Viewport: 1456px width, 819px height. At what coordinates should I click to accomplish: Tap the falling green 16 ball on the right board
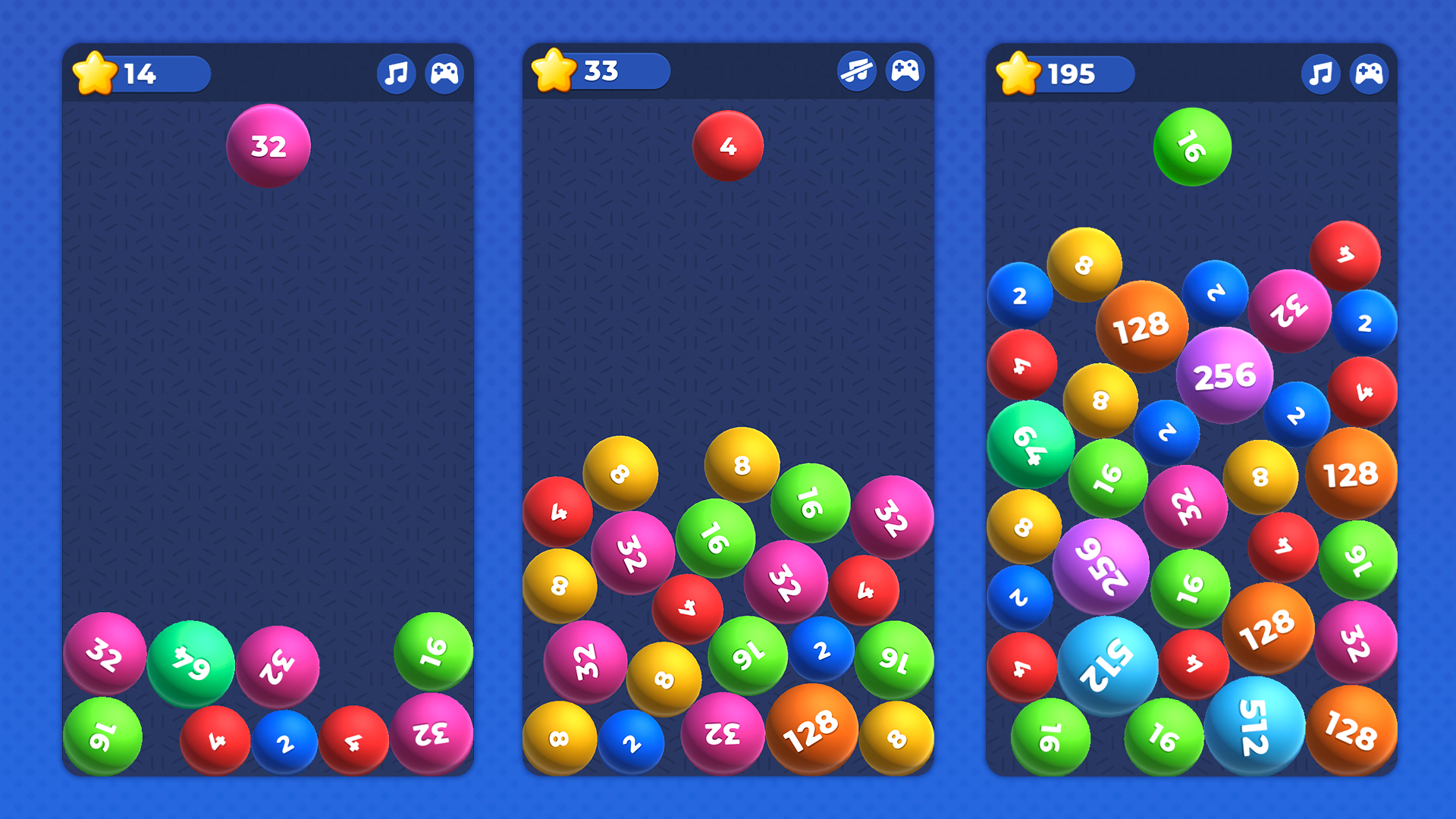1191,146
